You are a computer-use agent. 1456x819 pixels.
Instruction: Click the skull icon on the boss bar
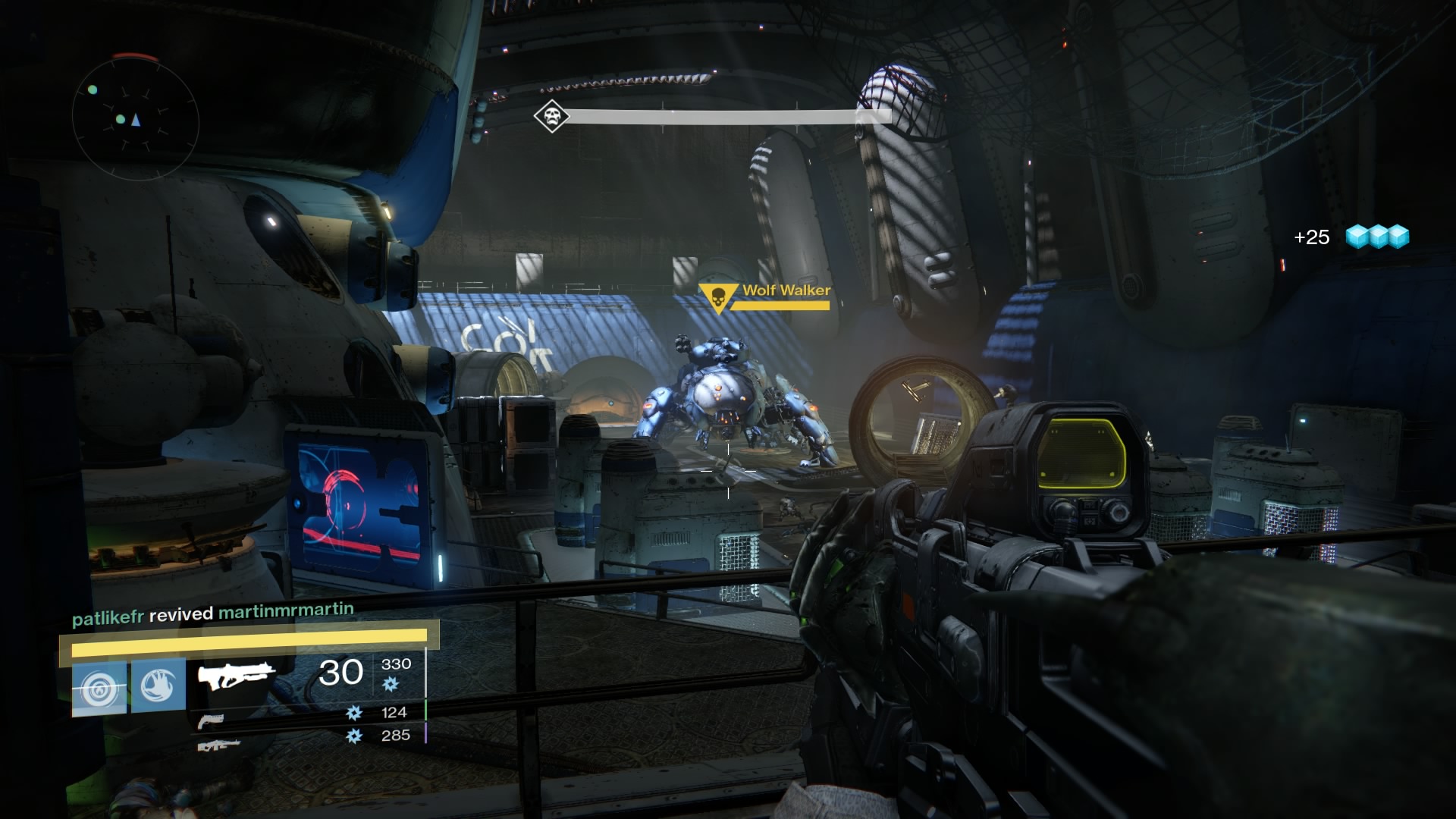(x=551, y=116)
